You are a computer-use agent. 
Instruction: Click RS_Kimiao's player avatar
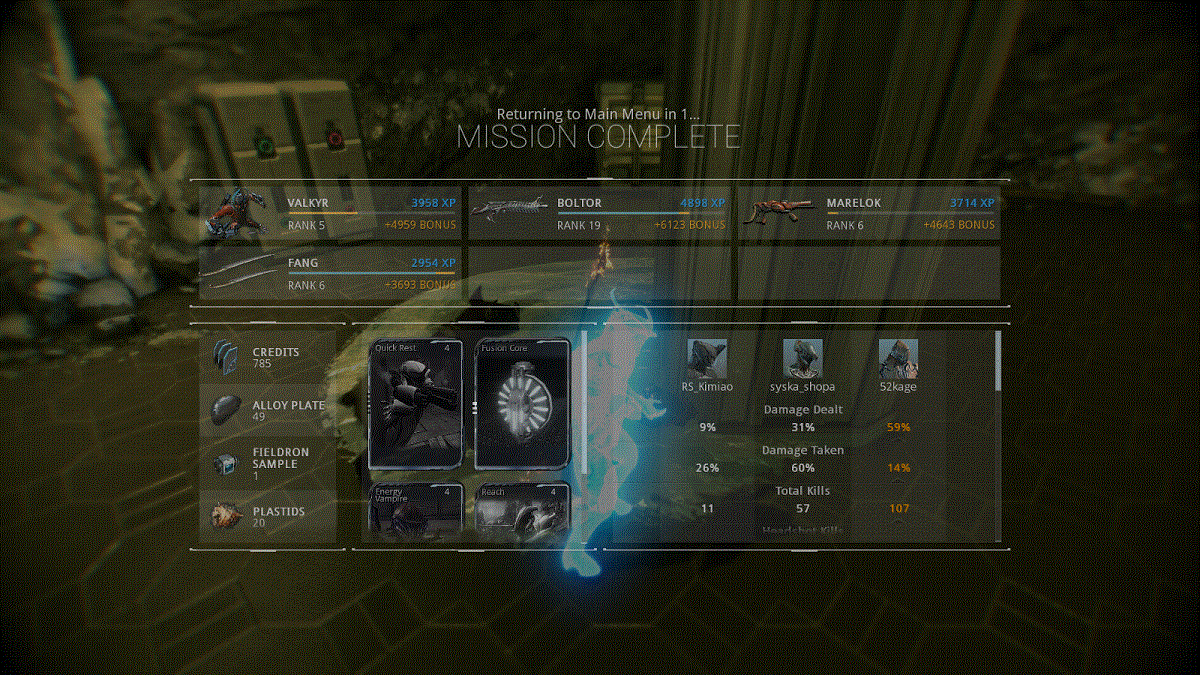pyautogui.click(x=707, y=359)
